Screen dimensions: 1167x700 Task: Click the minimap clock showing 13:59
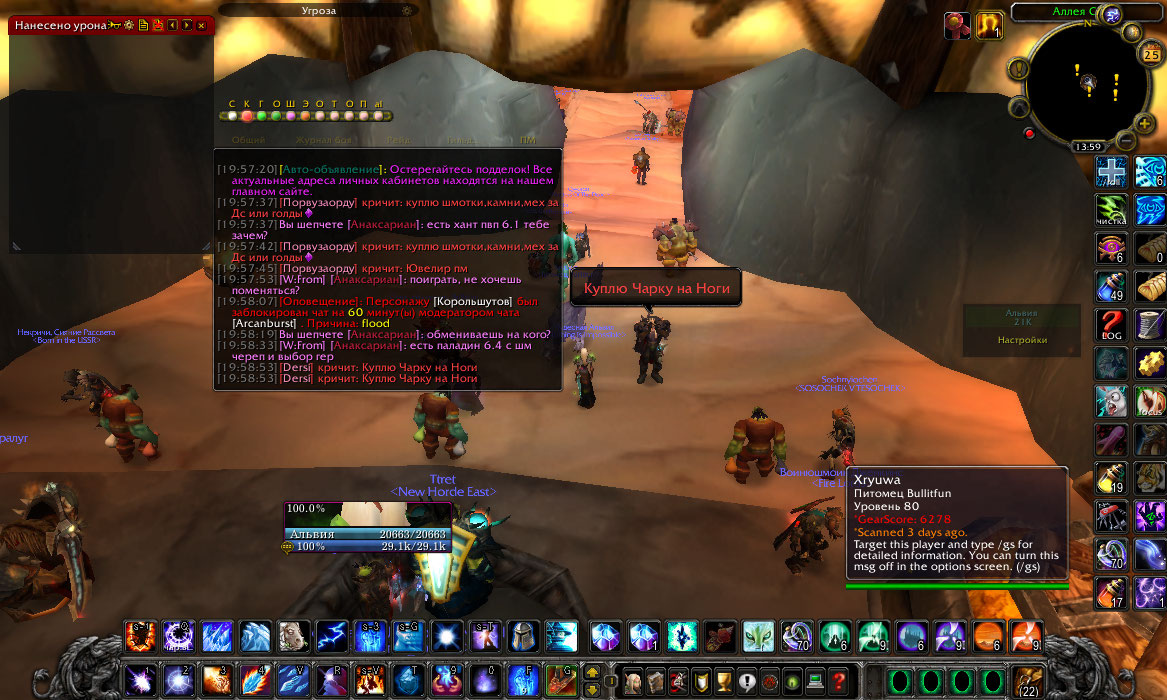pos(1088,147)
